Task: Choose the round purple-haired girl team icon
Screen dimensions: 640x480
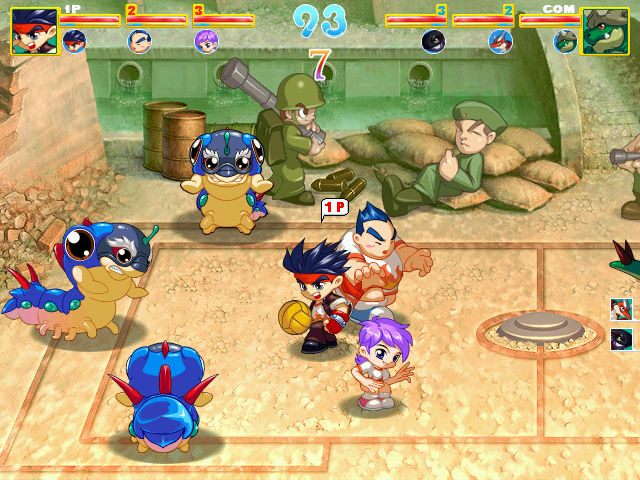Action: tap(206, 41)
